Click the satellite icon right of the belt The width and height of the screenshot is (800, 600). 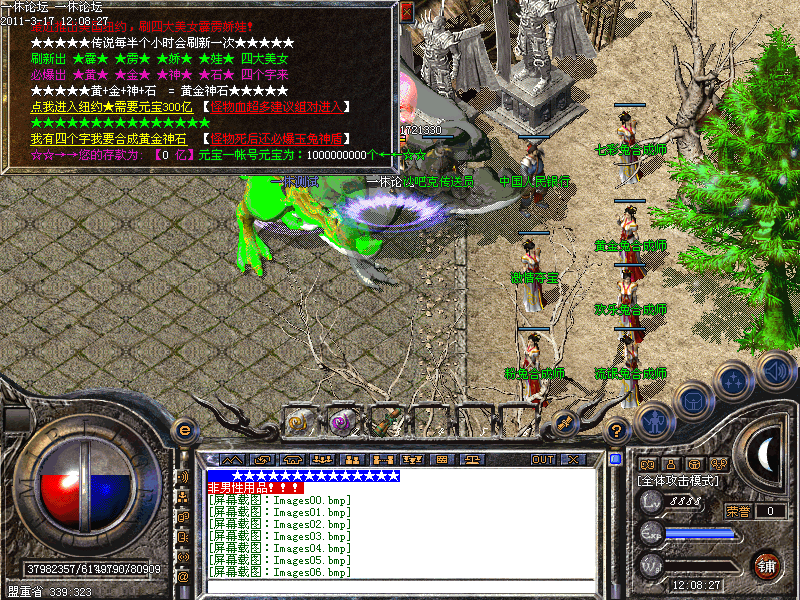[x=565, y=422]
